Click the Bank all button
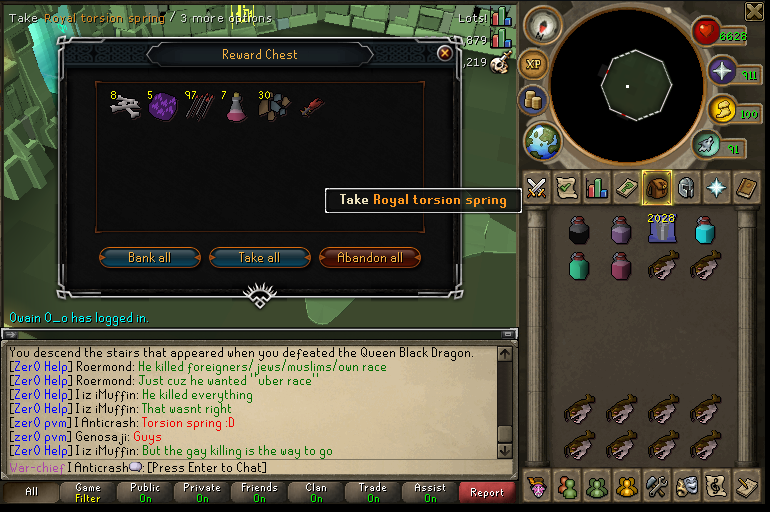 coord(149,257)
